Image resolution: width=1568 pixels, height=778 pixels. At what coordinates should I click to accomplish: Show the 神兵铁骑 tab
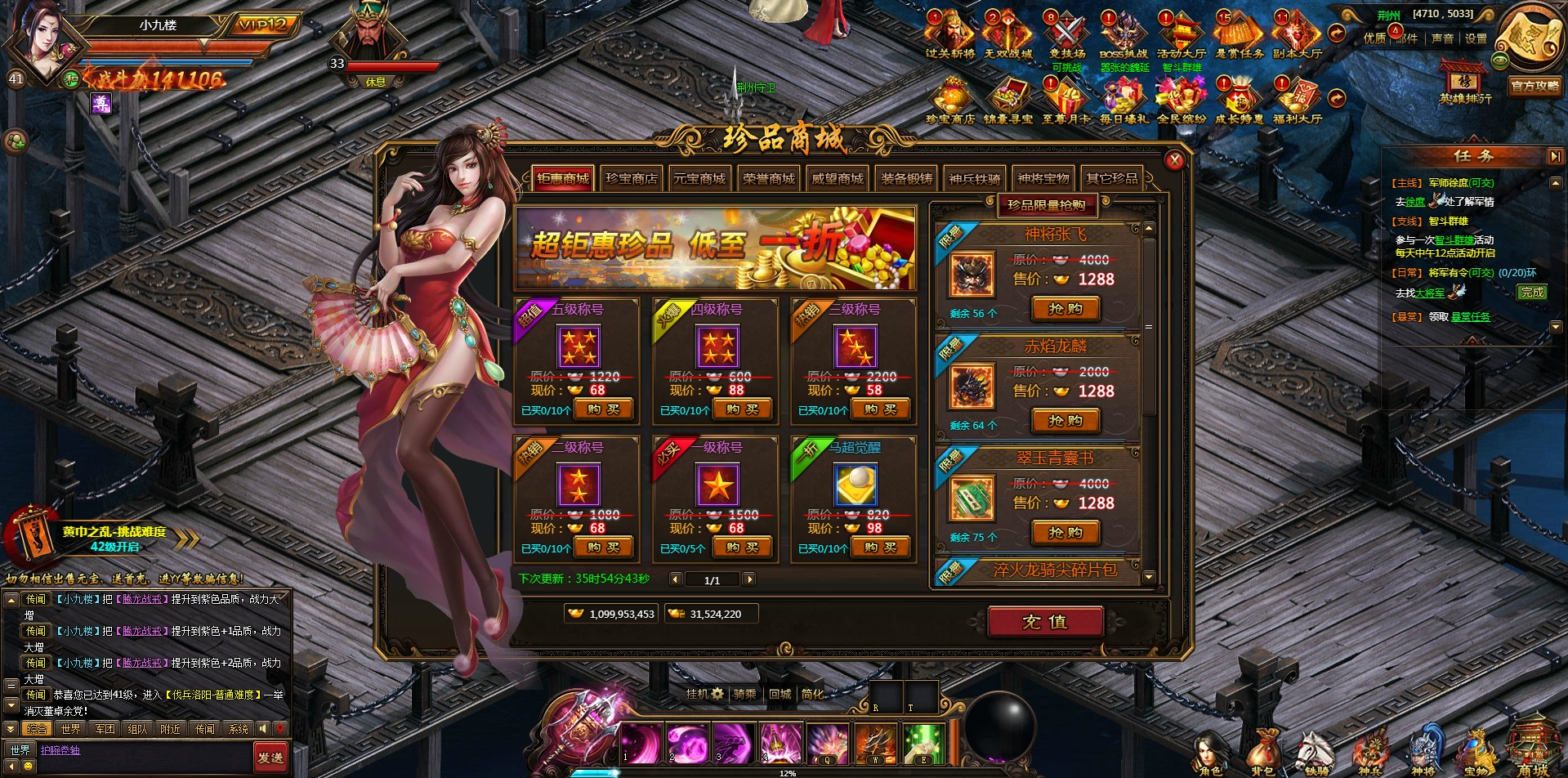[x=975, y=178]
